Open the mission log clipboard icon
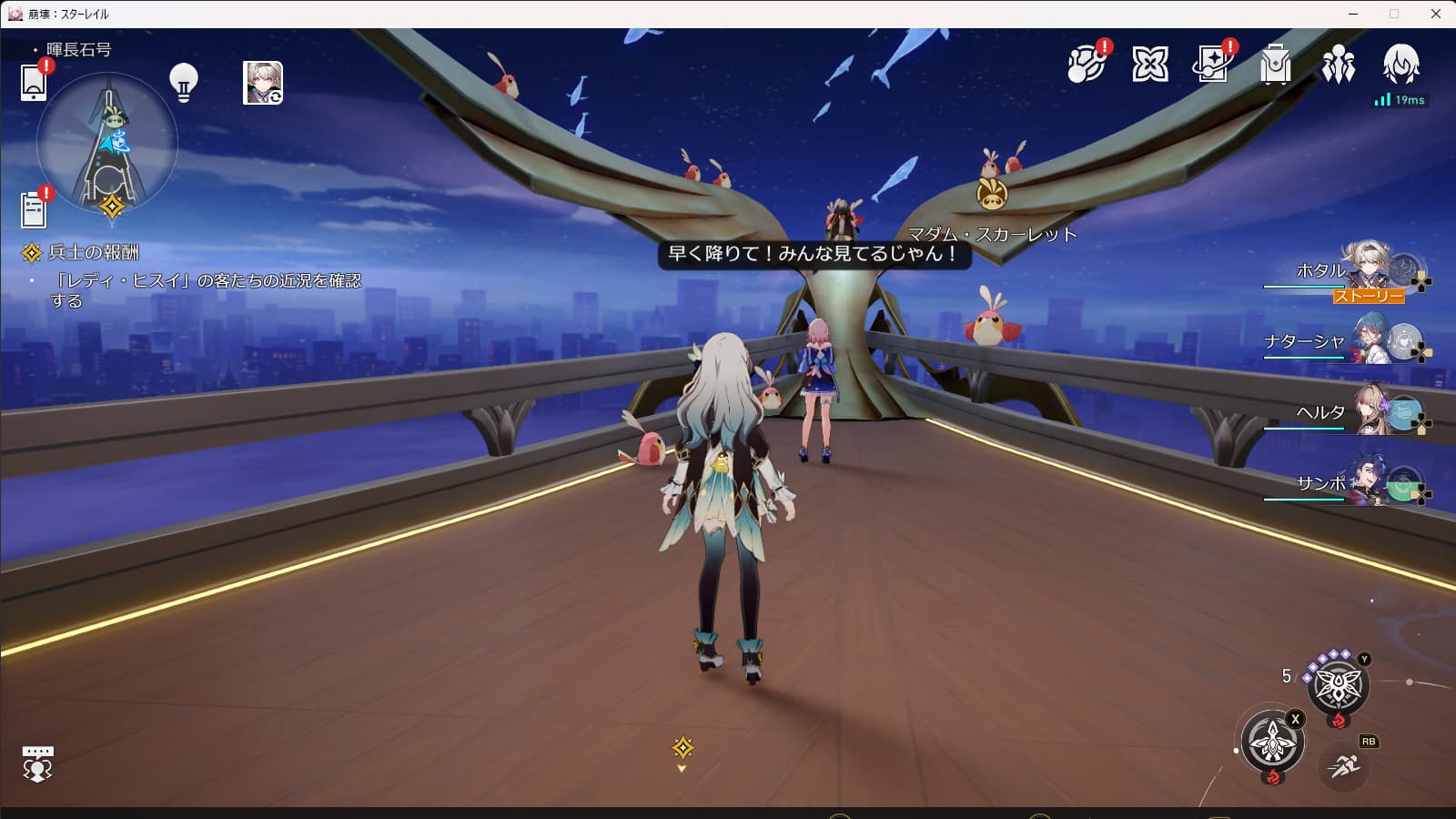The width and height of the screenshot is (1456, 819). (34, 209)
